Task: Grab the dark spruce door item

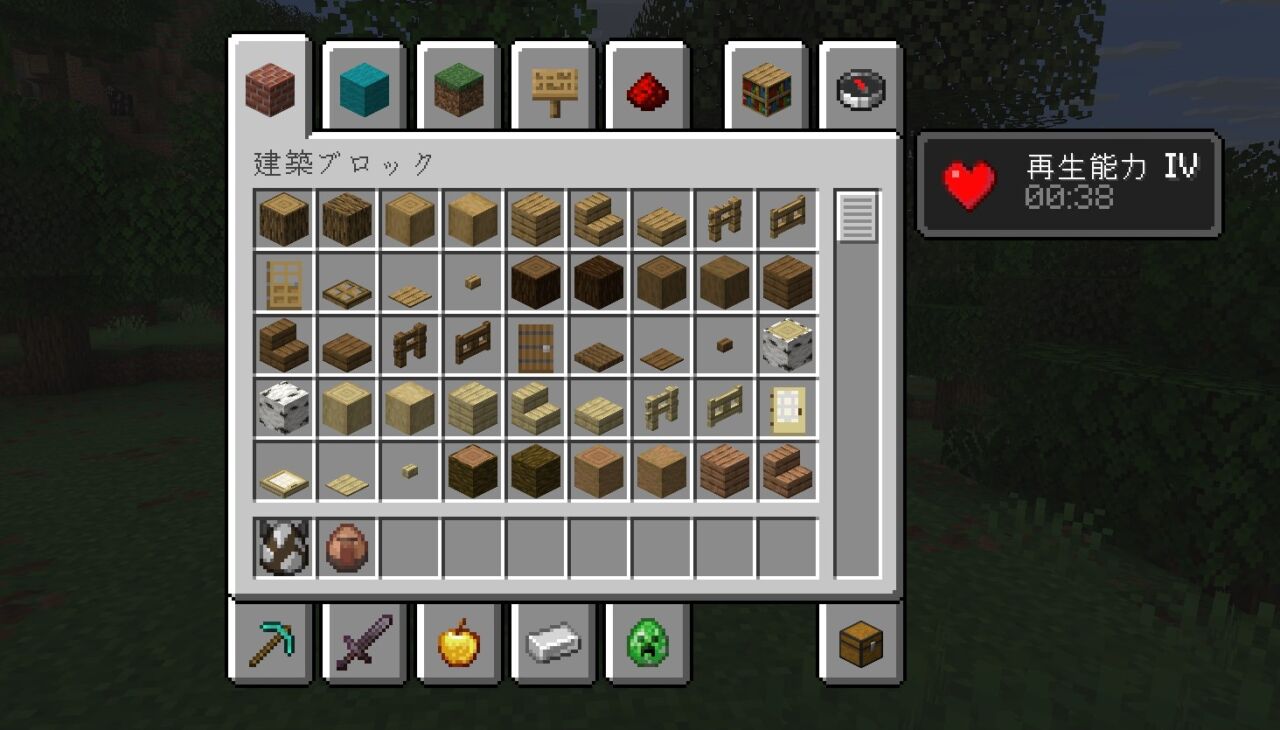Action: [535, 346]
